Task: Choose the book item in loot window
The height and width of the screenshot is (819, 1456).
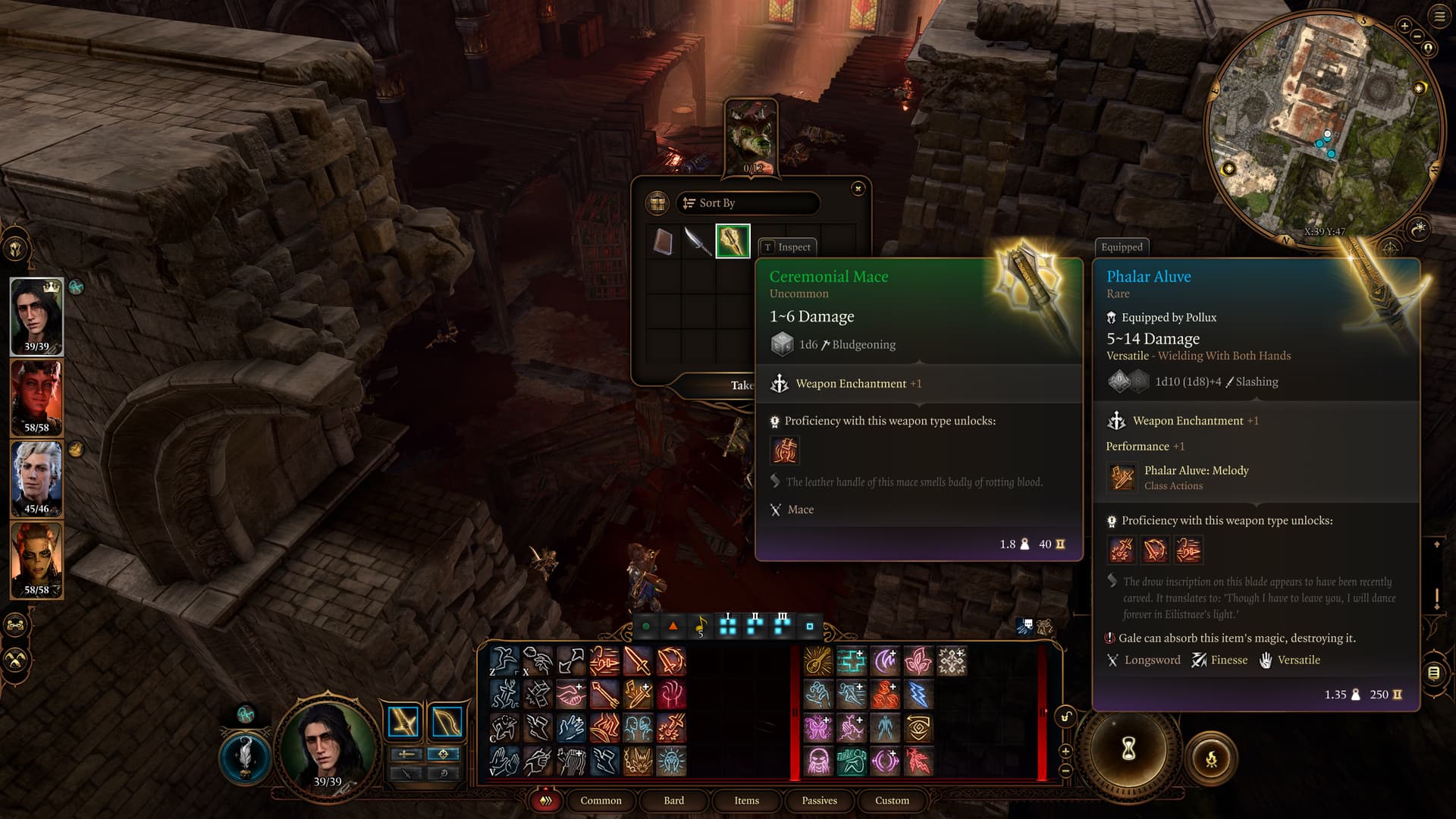Action: pyautogui.click(x=664, y=241)
